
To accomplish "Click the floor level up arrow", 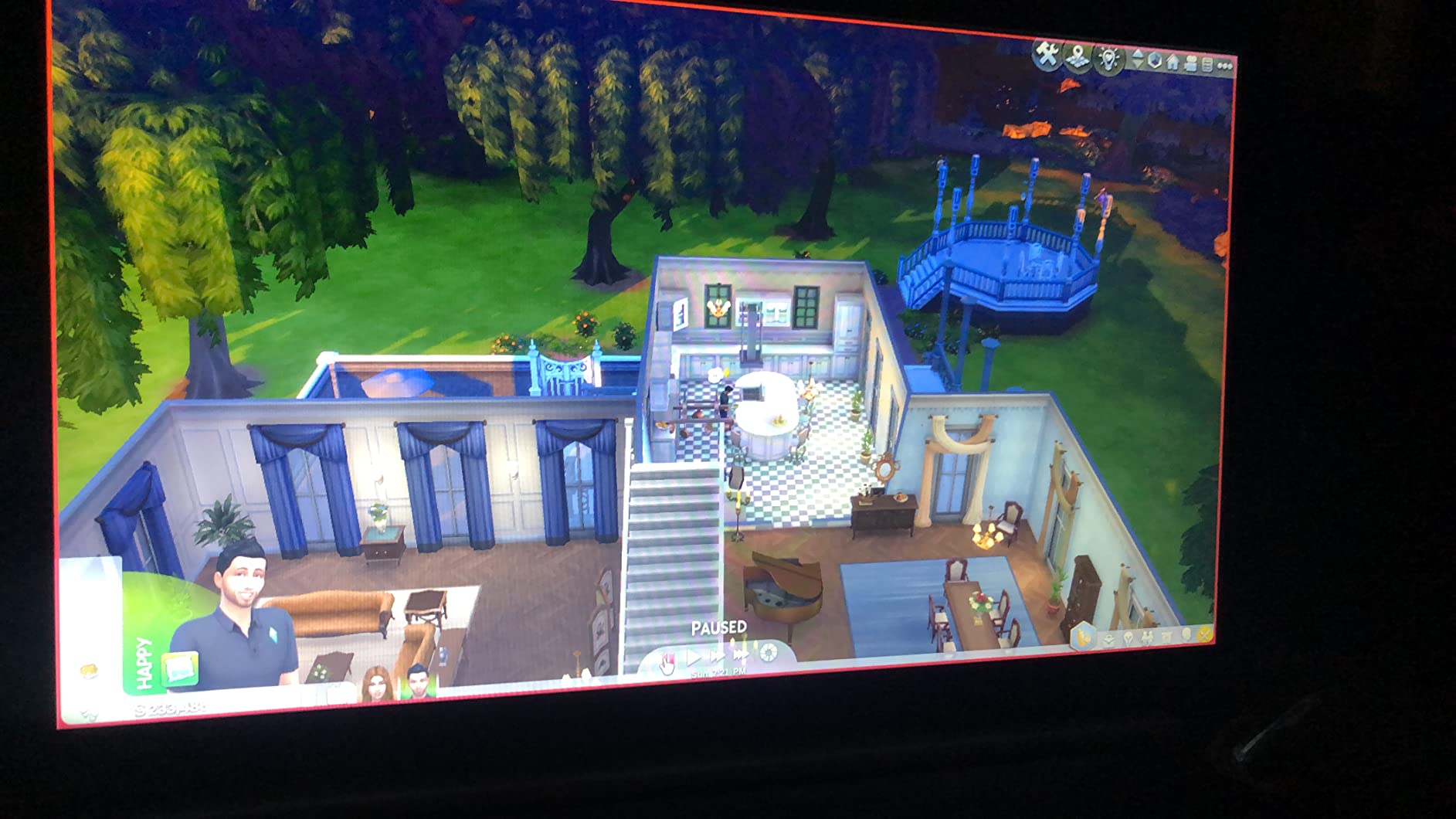I will (x=1138, y=53).
